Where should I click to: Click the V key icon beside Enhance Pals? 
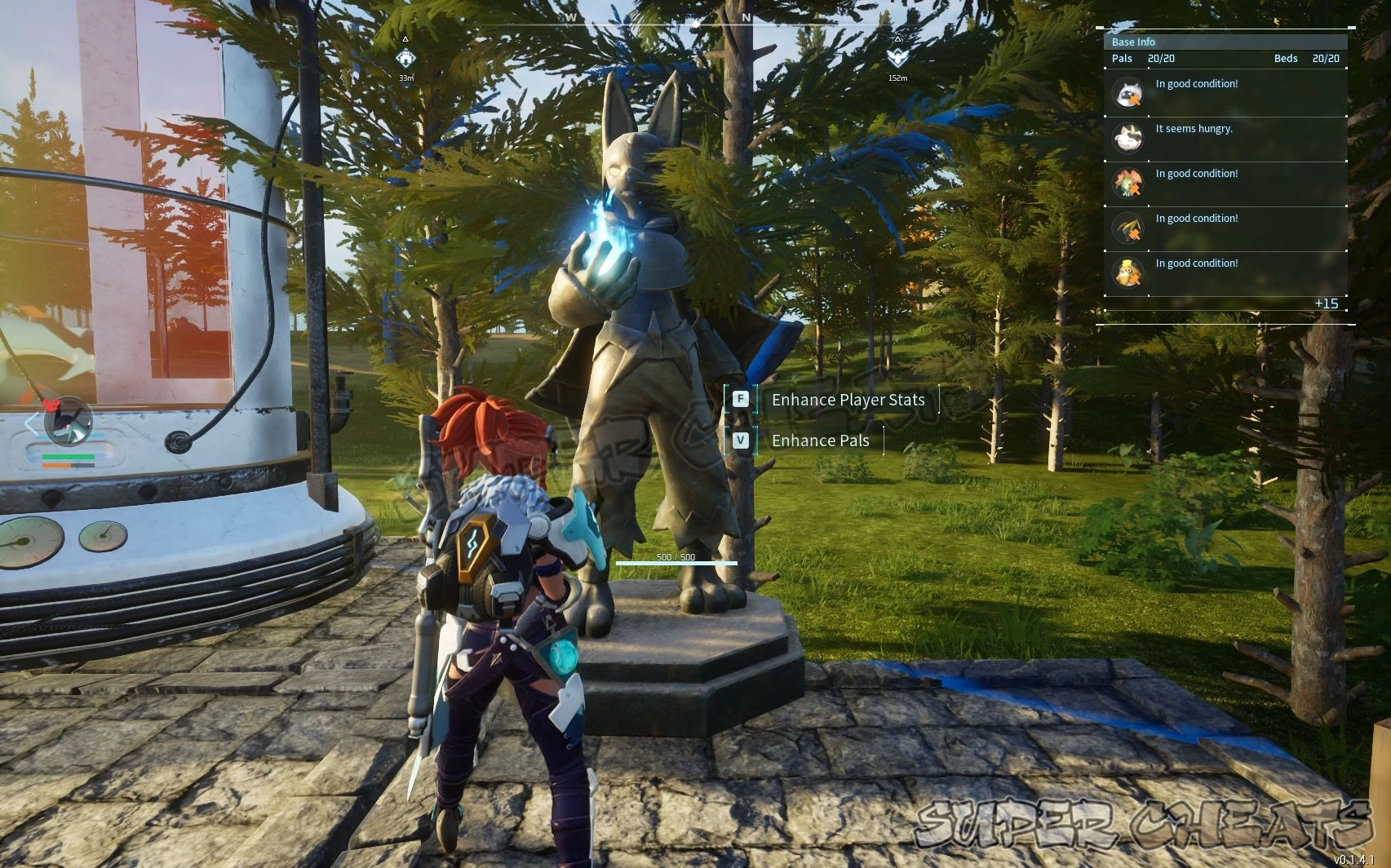[x=741, y=440]
